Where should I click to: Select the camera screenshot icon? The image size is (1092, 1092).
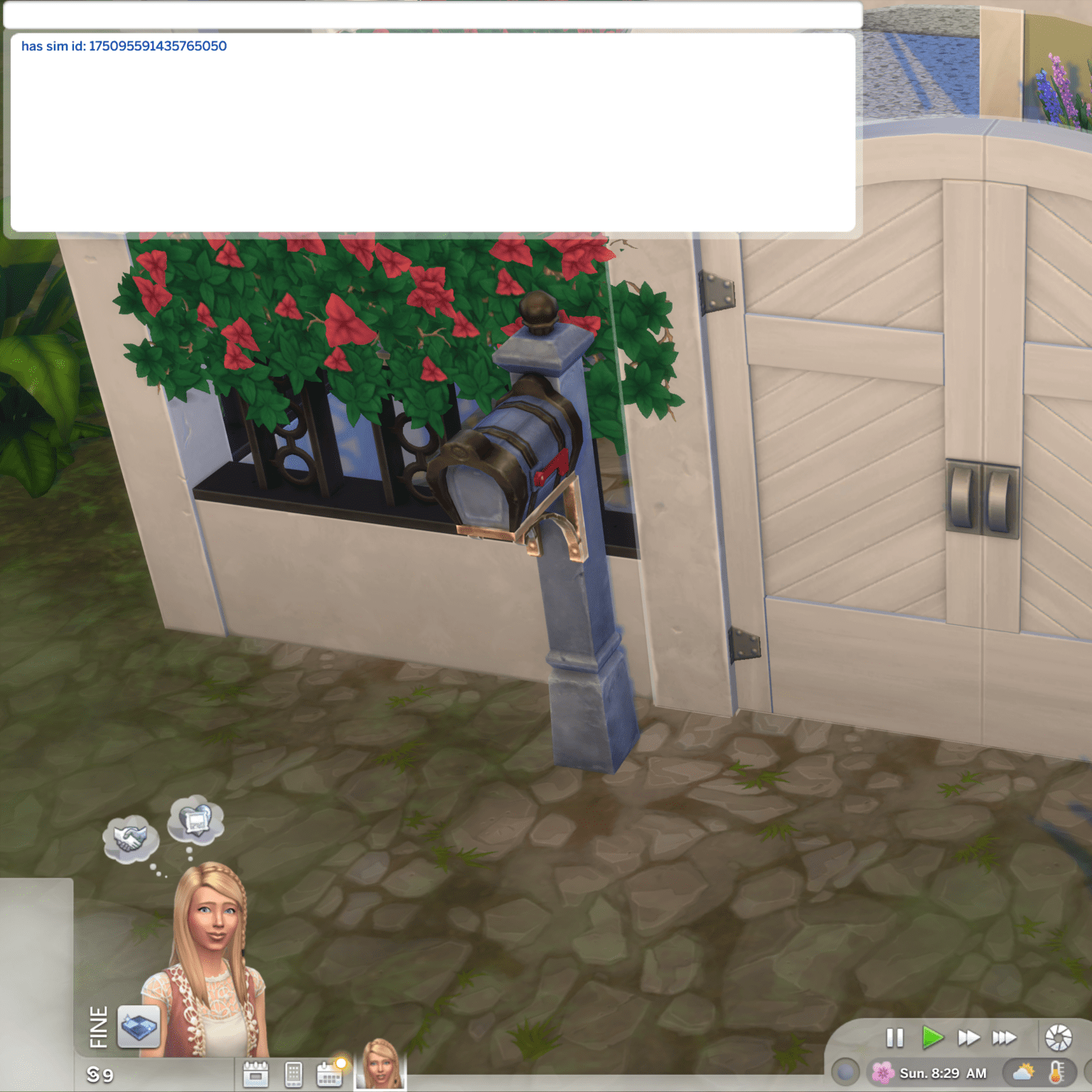click(x=1056, y=1037)
